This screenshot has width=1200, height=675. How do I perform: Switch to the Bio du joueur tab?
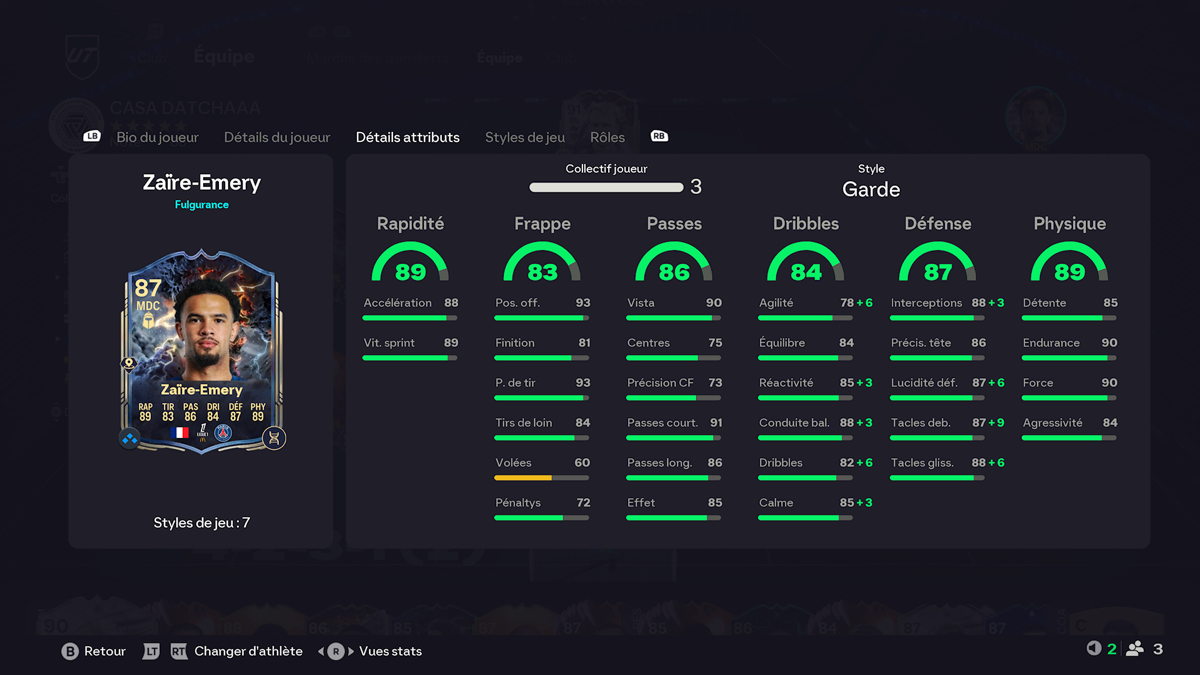157,137
